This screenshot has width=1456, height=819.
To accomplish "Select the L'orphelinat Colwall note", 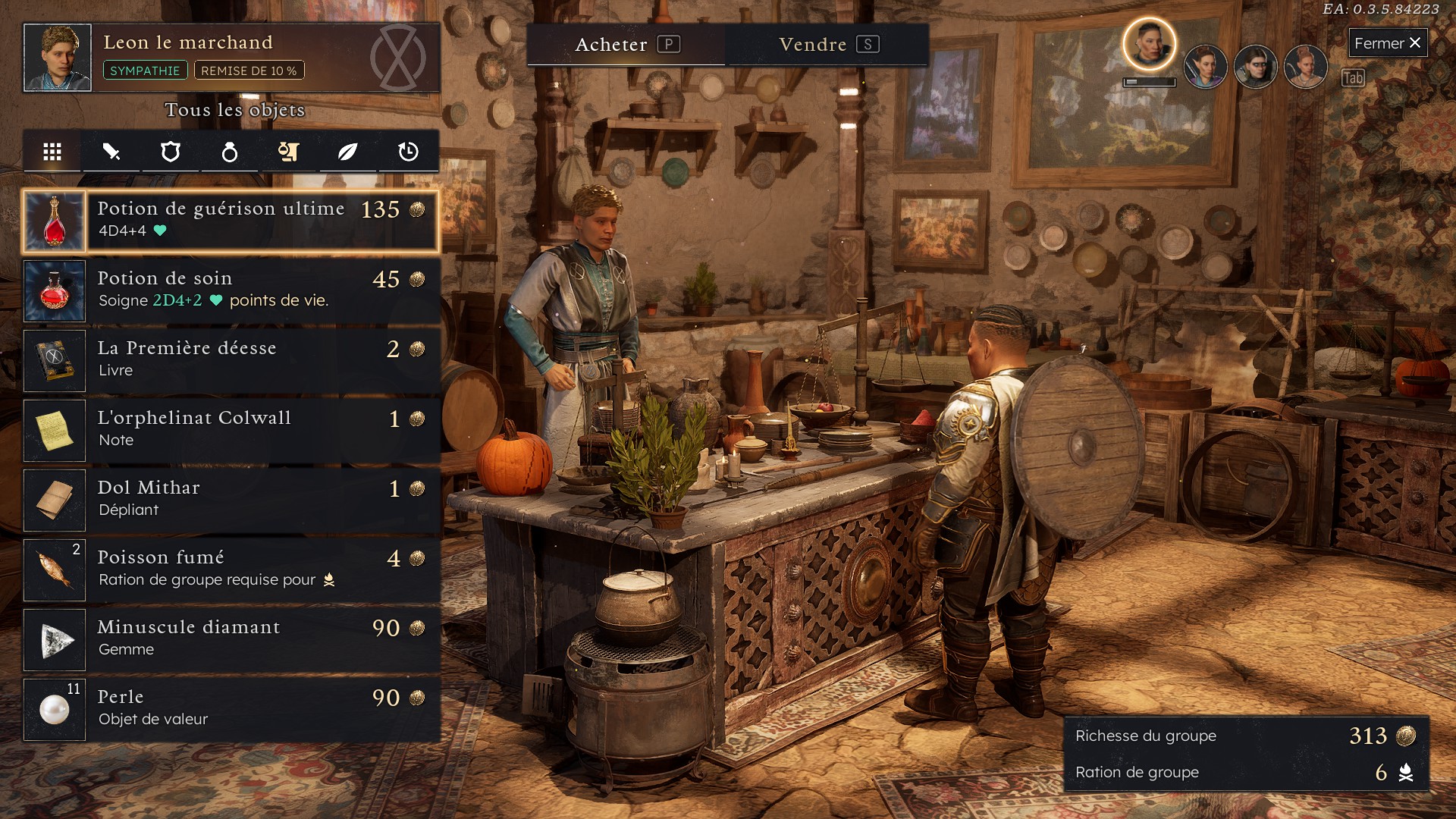I will (x=231, y=431).
